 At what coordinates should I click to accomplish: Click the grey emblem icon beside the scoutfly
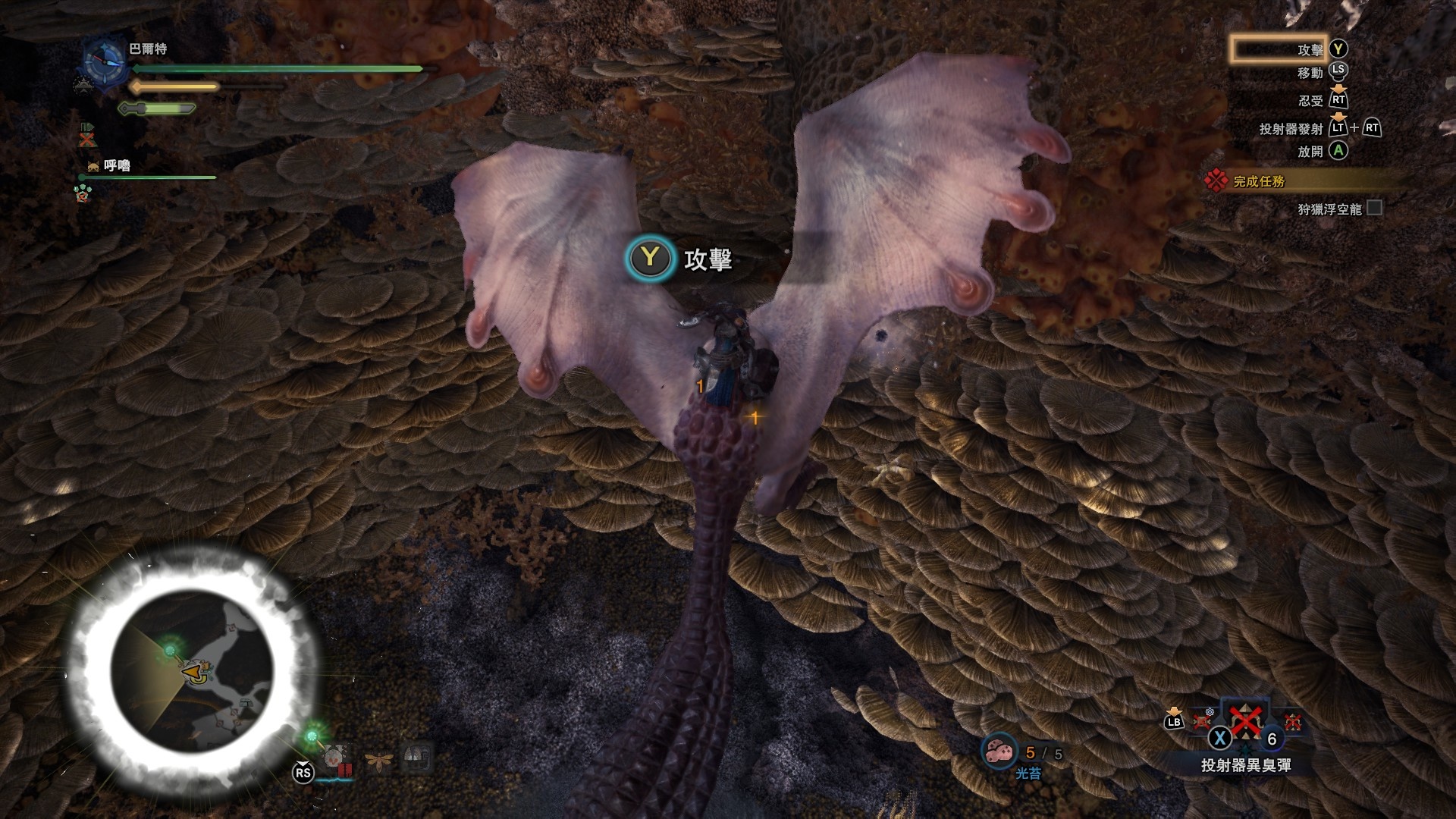point(417,757)
